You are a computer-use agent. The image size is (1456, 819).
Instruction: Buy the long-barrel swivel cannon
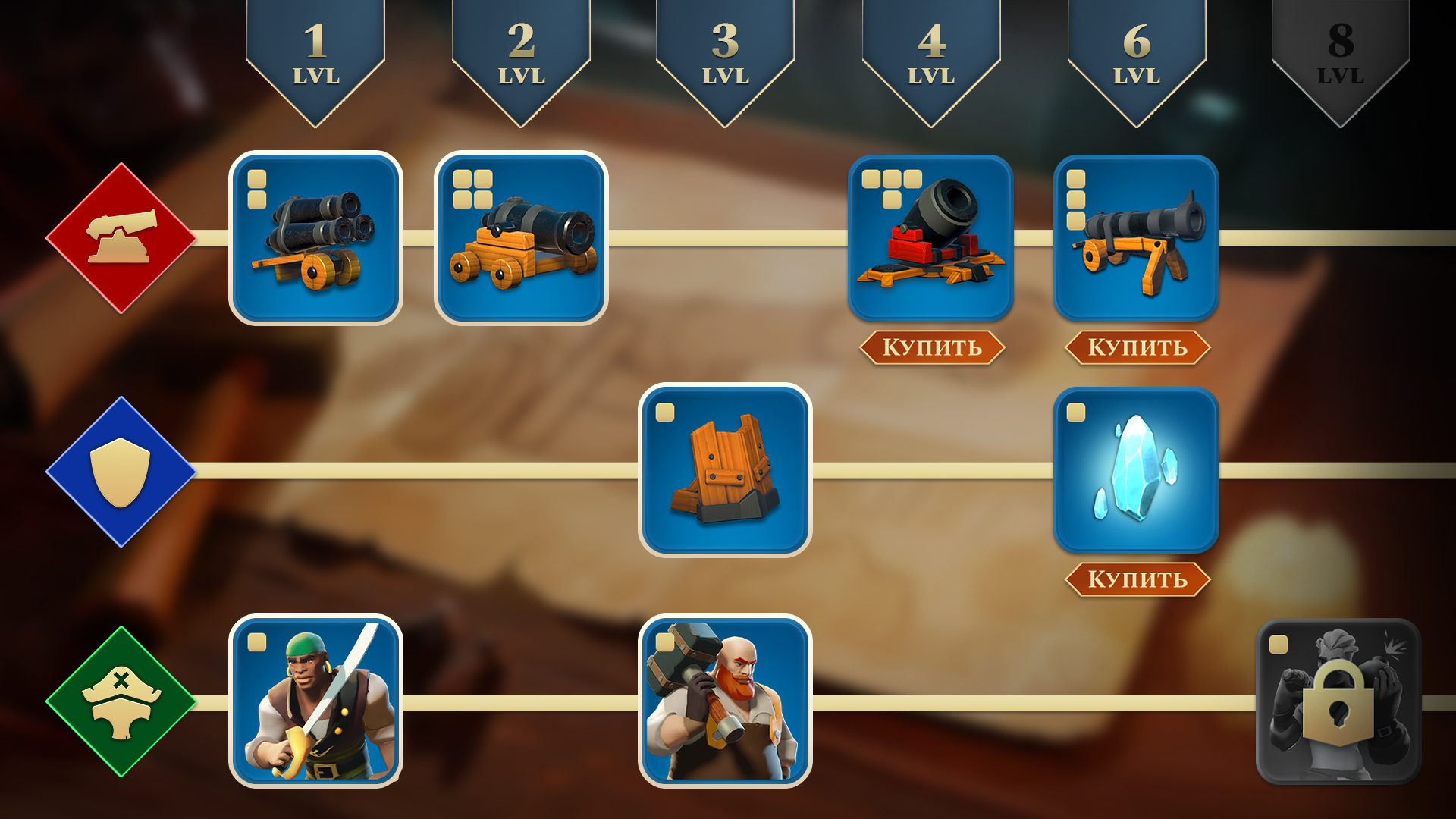pyautogui.click(x=1137, y=347)
